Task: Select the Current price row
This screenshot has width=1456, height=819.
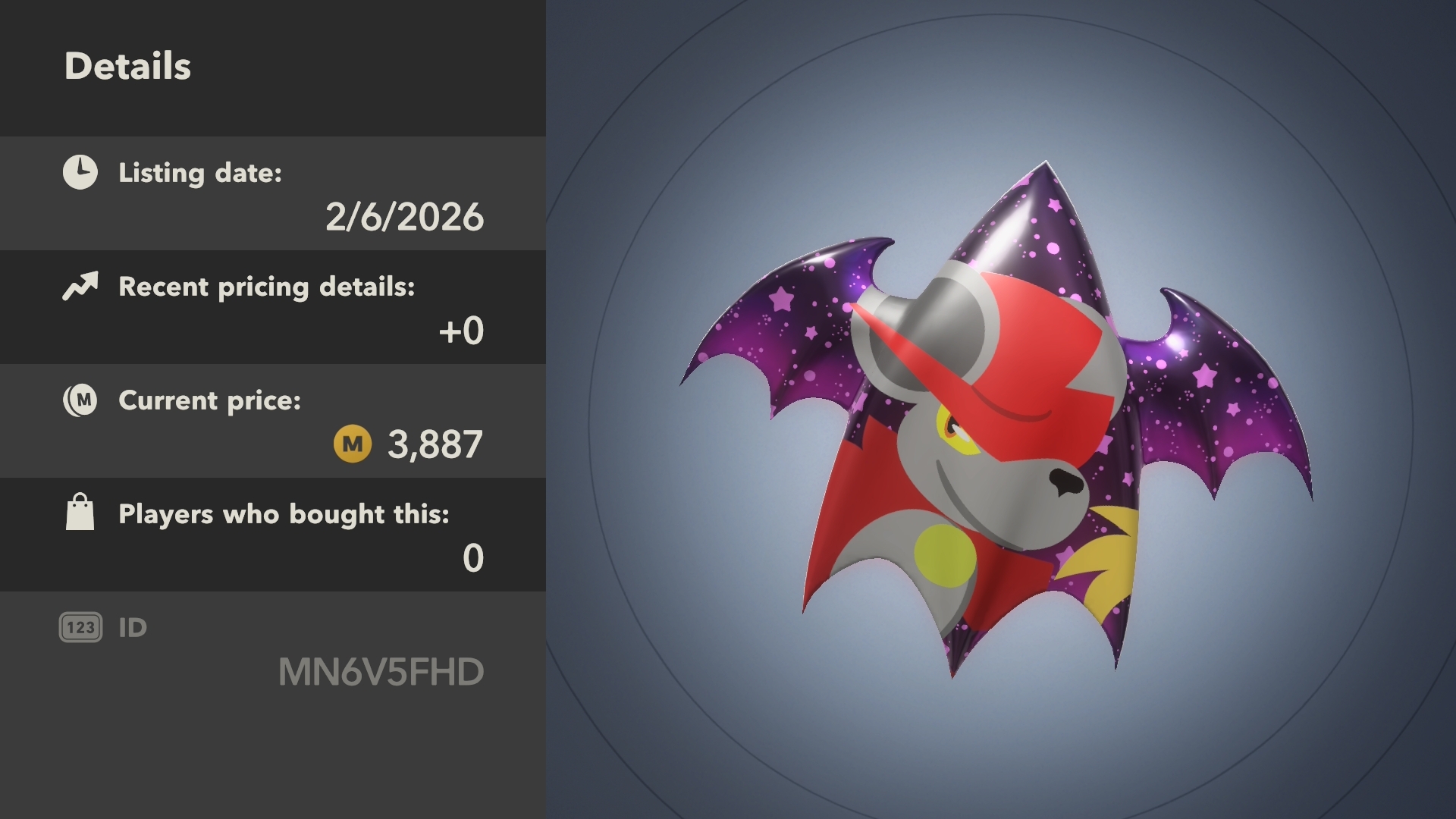Action: pos(273,422)
